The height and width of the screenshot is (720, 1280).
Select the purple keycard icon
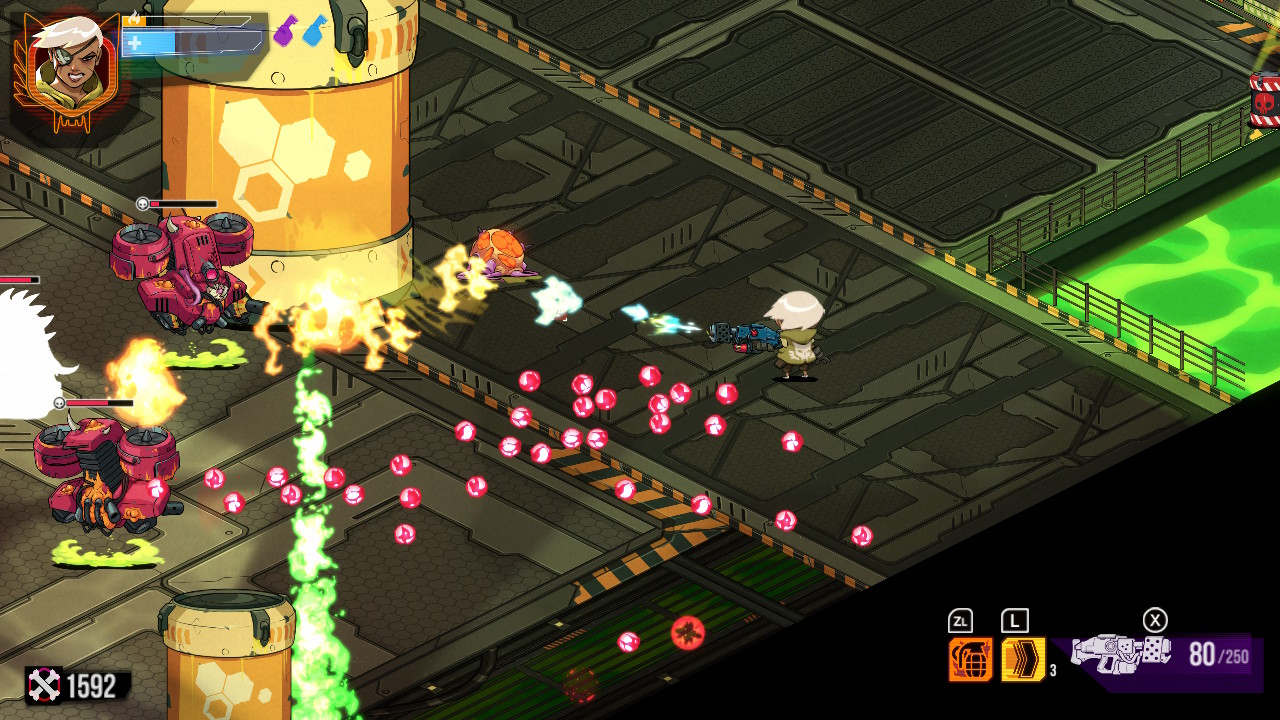click(x=285, y=30)
